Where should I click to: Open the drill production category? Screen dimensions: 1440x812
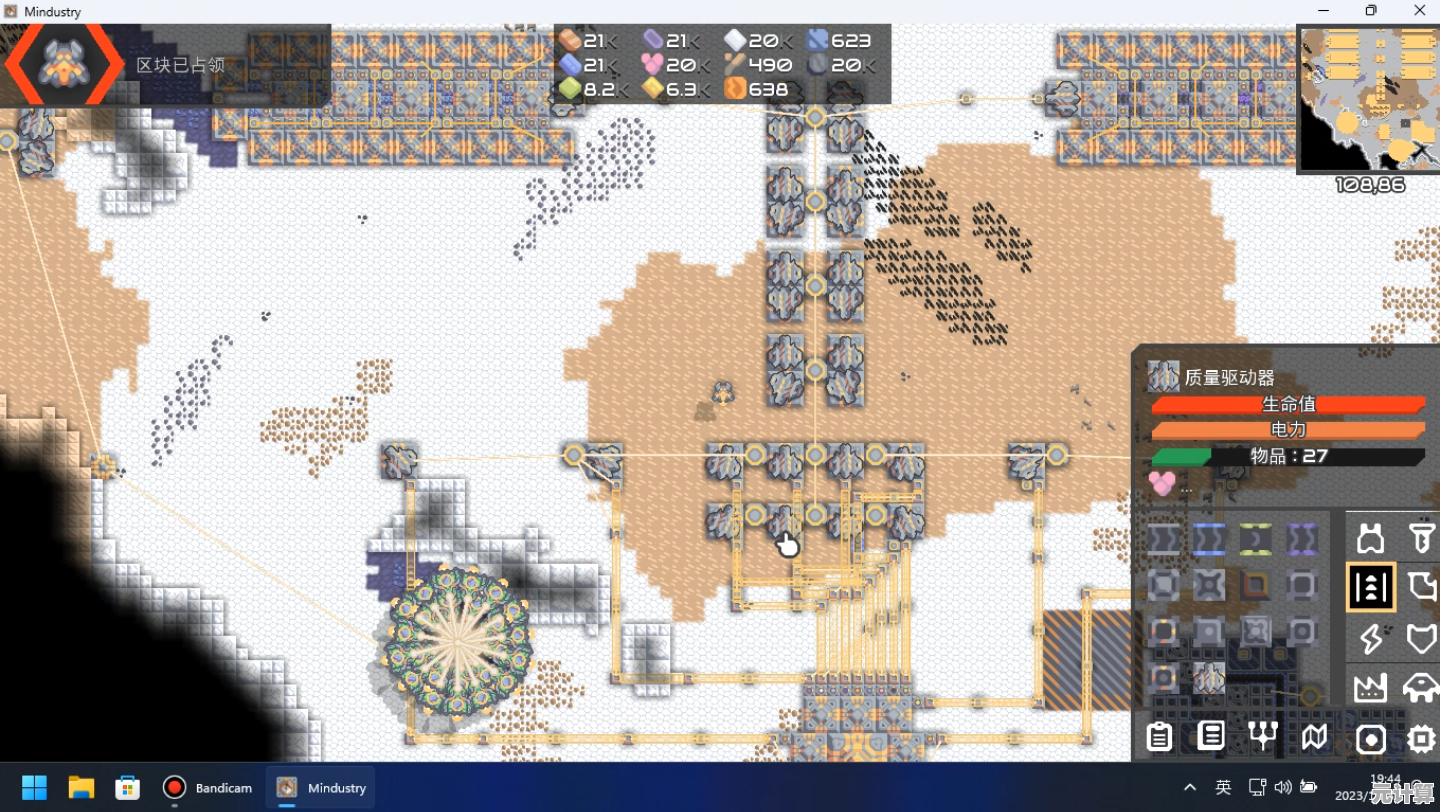tap(1421, 538)
